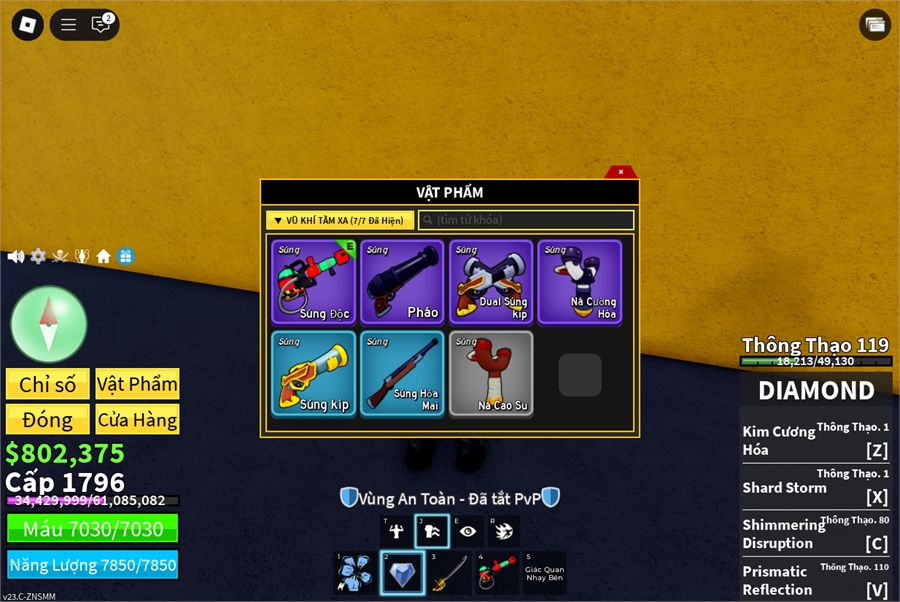900x602 pixels.
Task: Pick the Ná Cường Hóa slingshot
Action: tap(580, 282)
